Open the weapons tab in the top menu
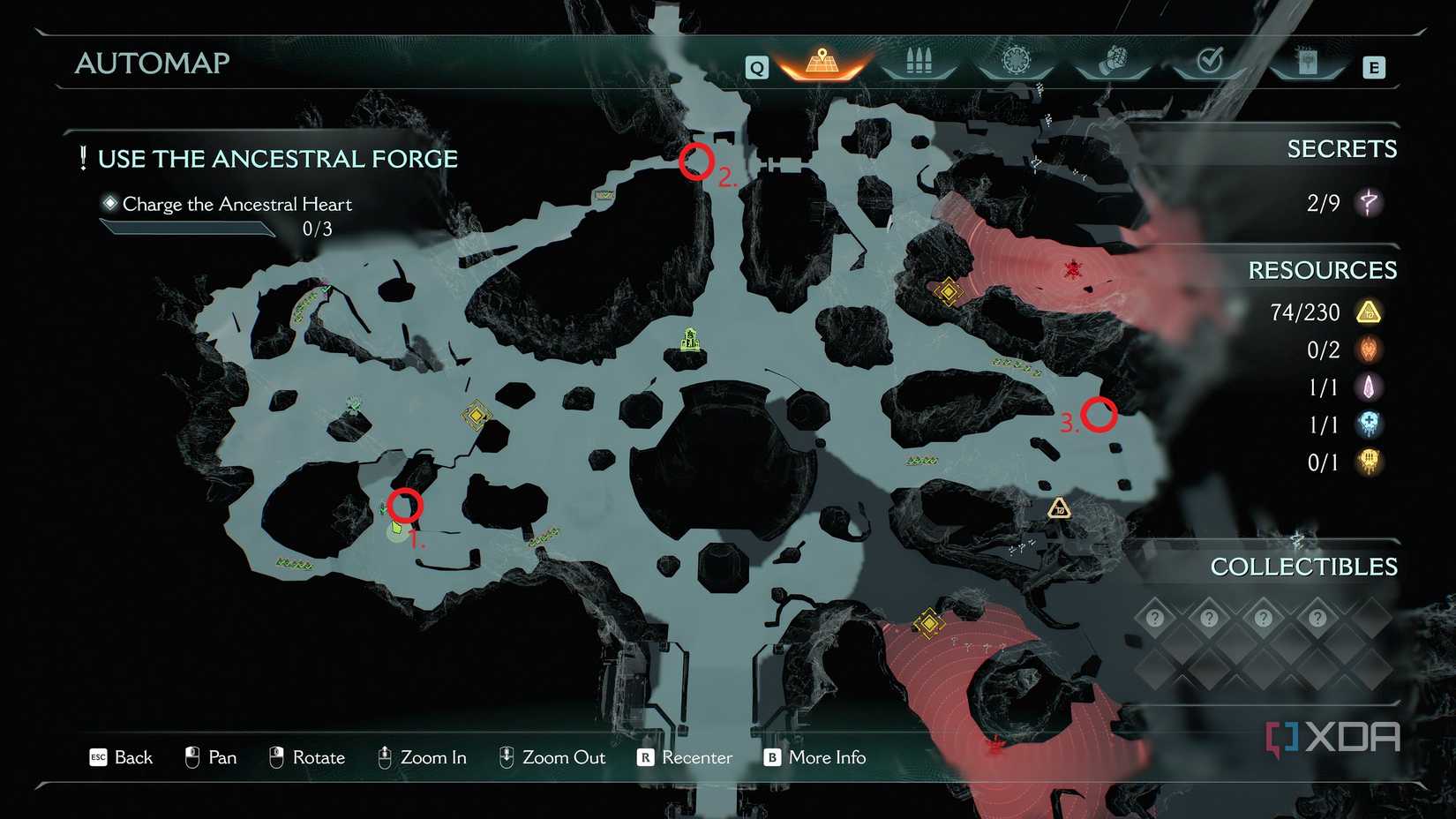 tap(918, 62)
